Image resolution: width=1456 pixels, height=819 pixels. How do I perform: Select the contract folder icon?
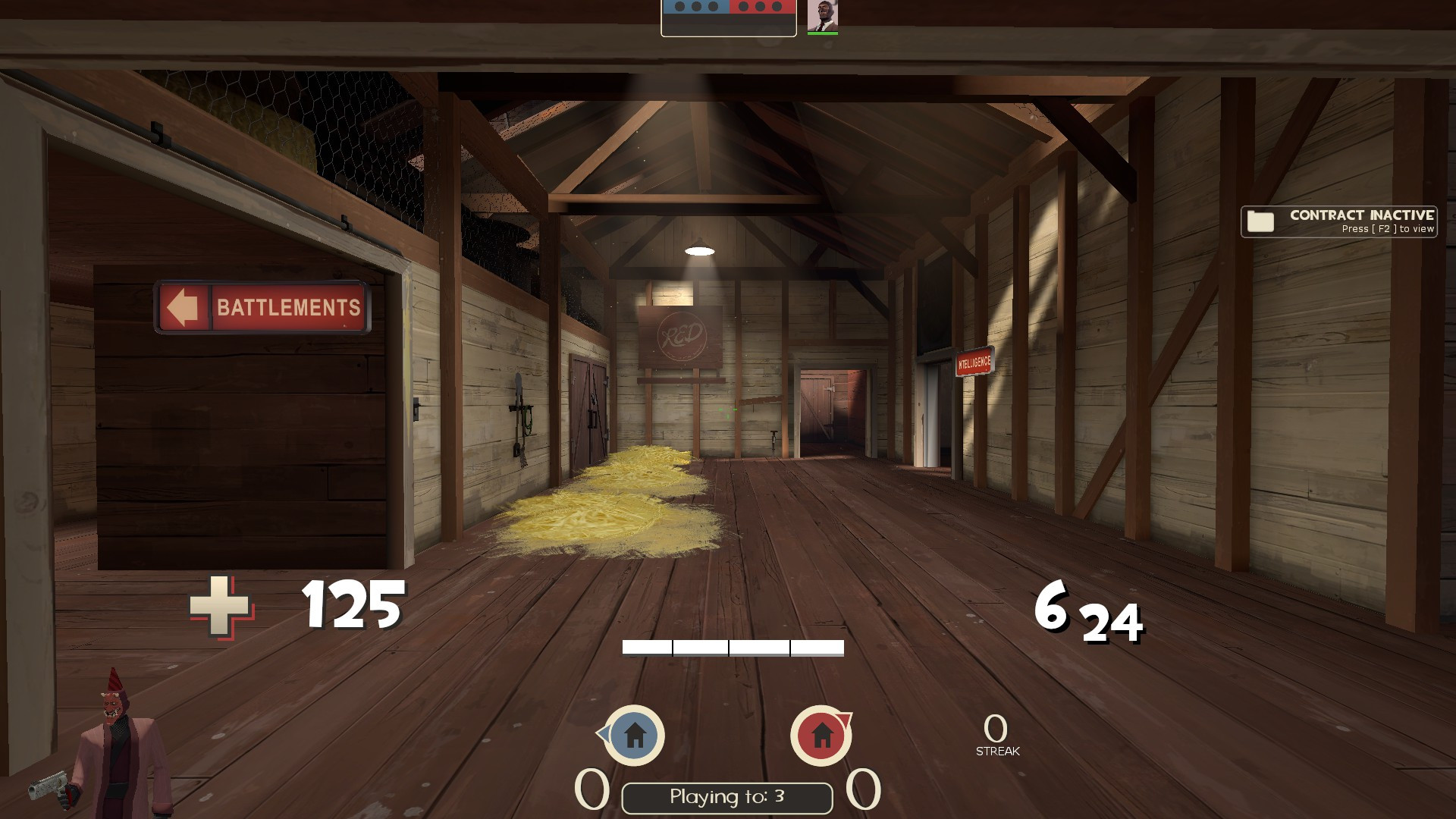(x=1259, y=221)
